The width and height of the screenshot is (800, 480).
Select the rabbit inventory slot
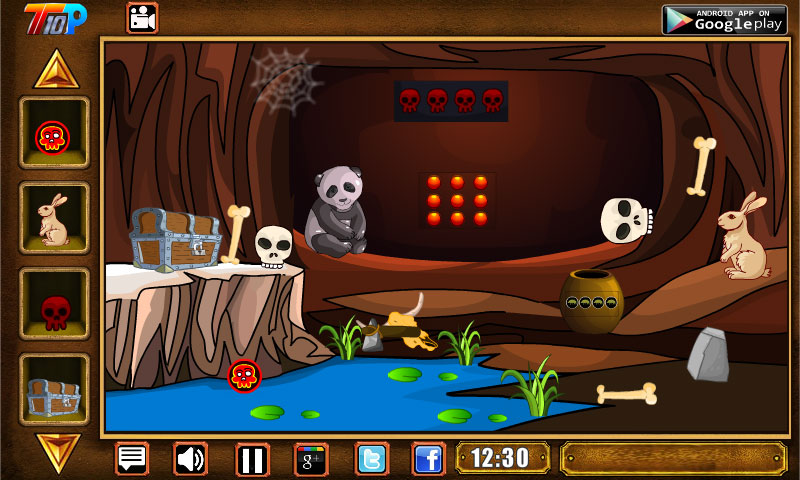54,221
